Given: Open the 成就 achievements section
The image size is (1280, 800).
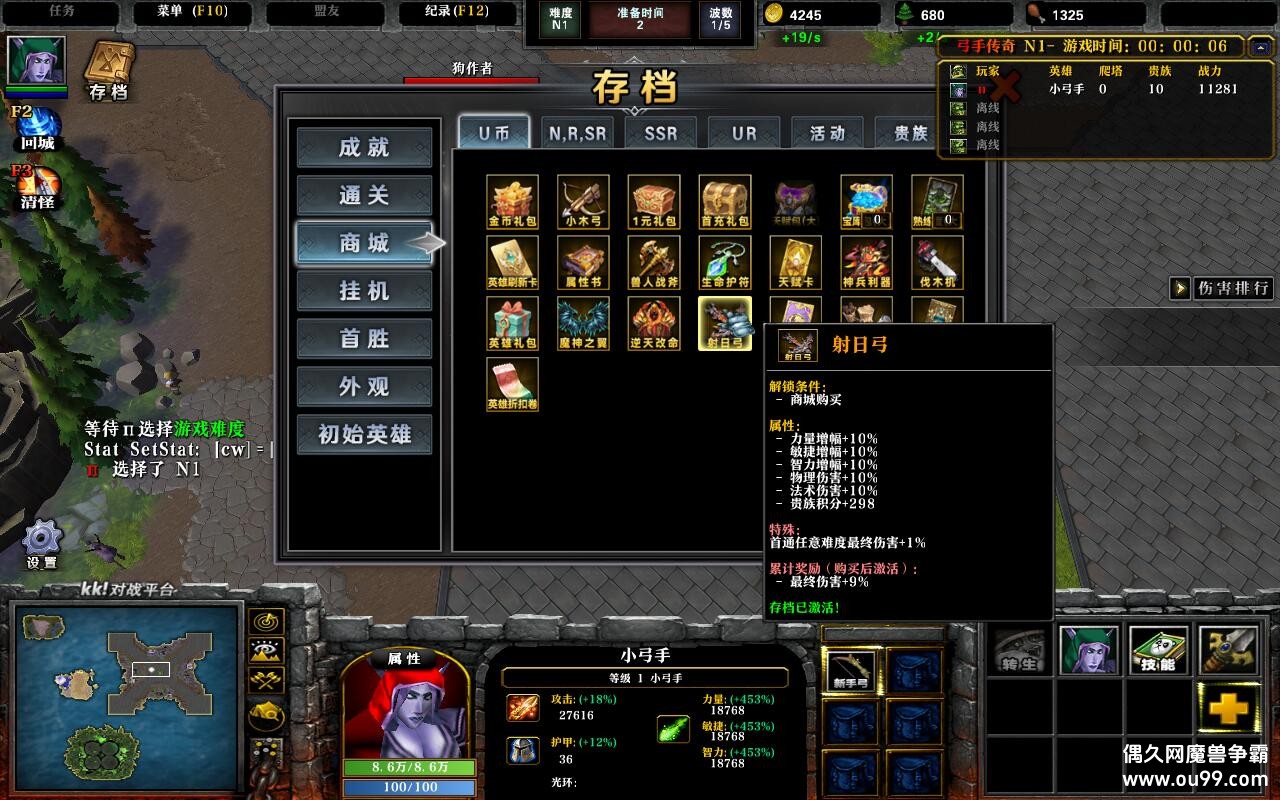Looking at the screenshot, I should [364, 148].
